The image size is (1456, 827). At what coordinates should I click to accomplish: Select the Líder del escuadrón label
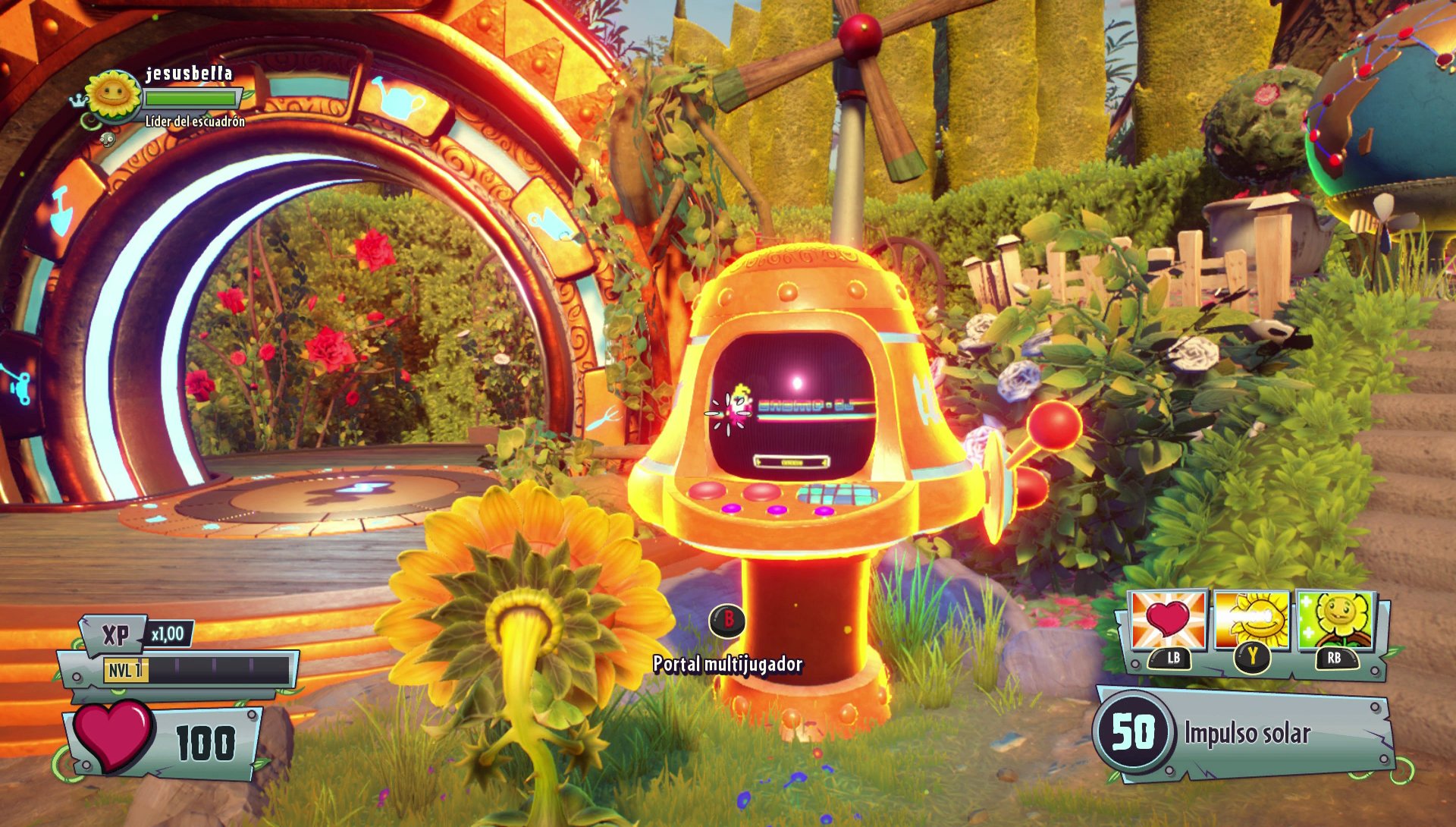click(194, 121)
